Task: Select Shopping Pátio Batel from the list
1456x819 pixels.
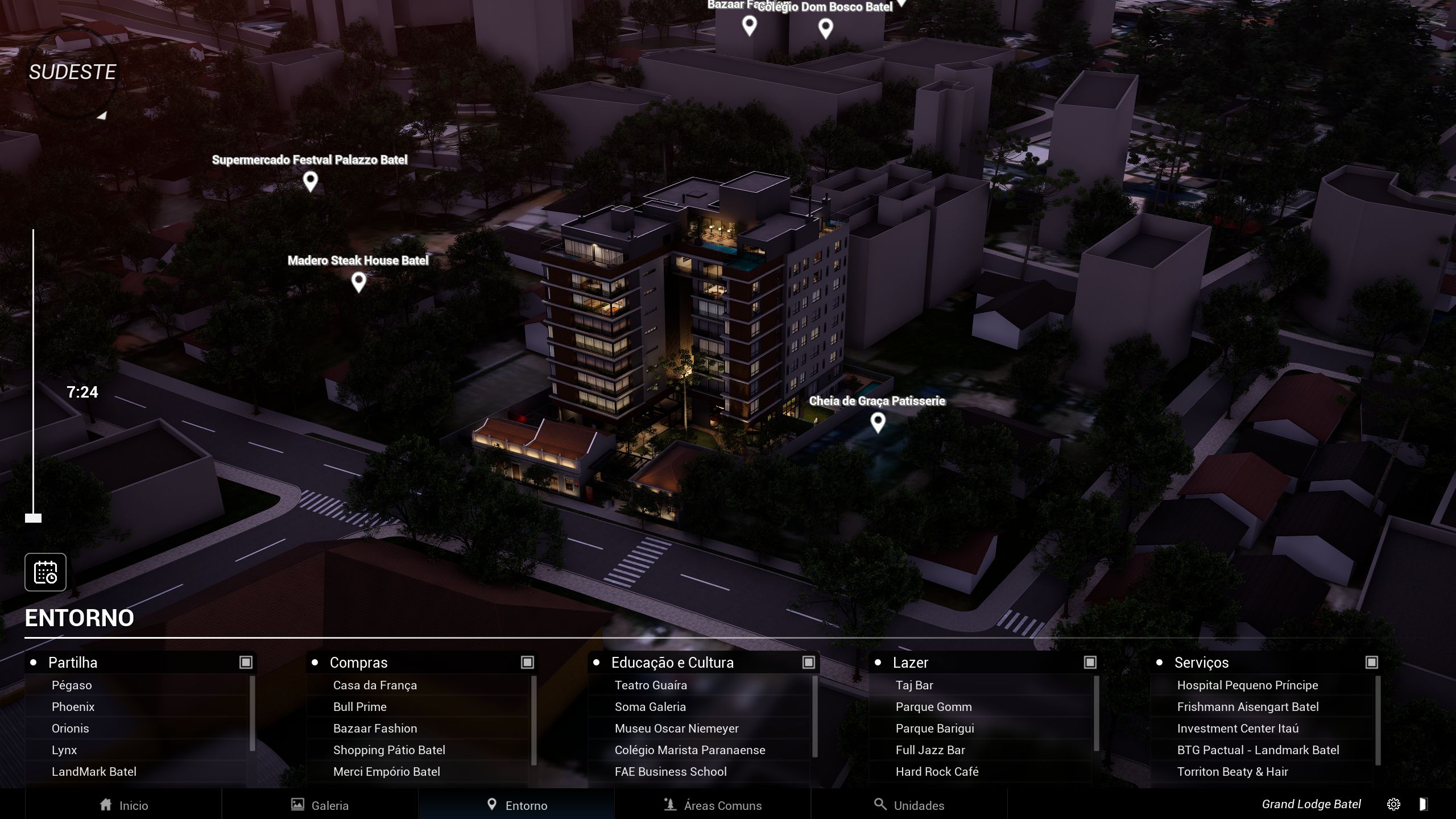Action: coord(389,750)
